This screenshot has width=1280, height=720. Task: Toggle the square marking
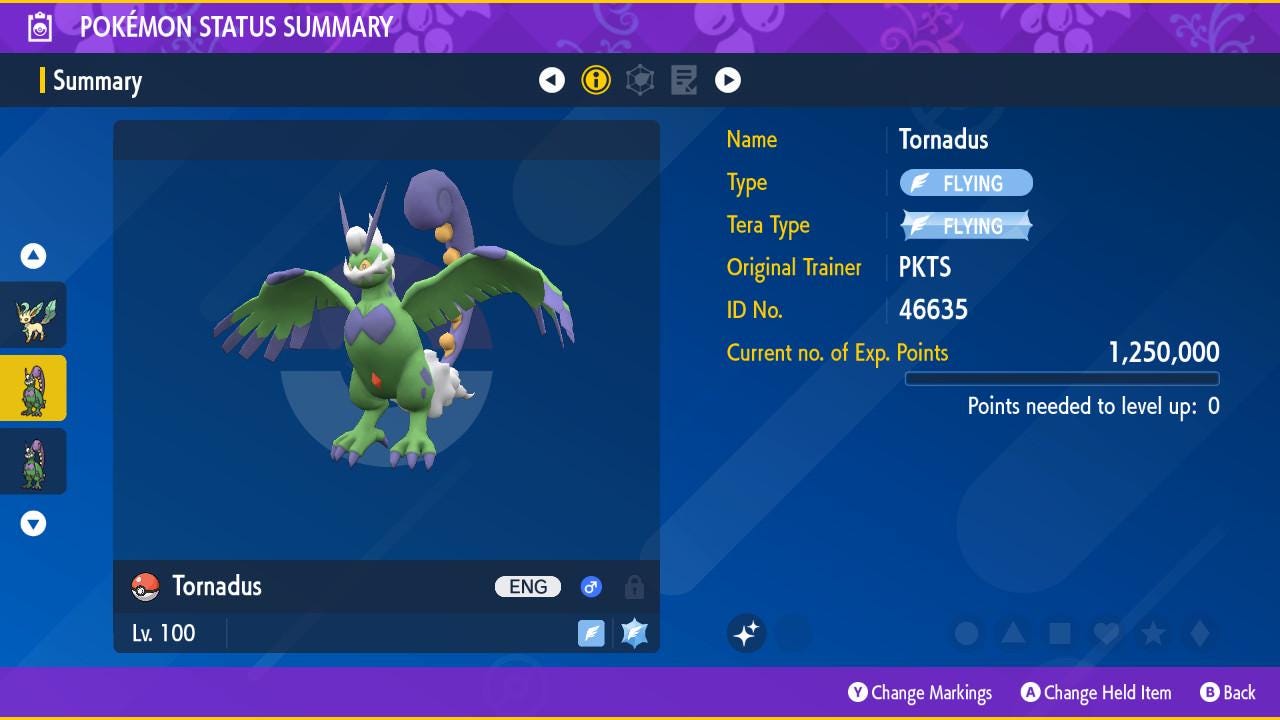click(x=1060, y=633)
